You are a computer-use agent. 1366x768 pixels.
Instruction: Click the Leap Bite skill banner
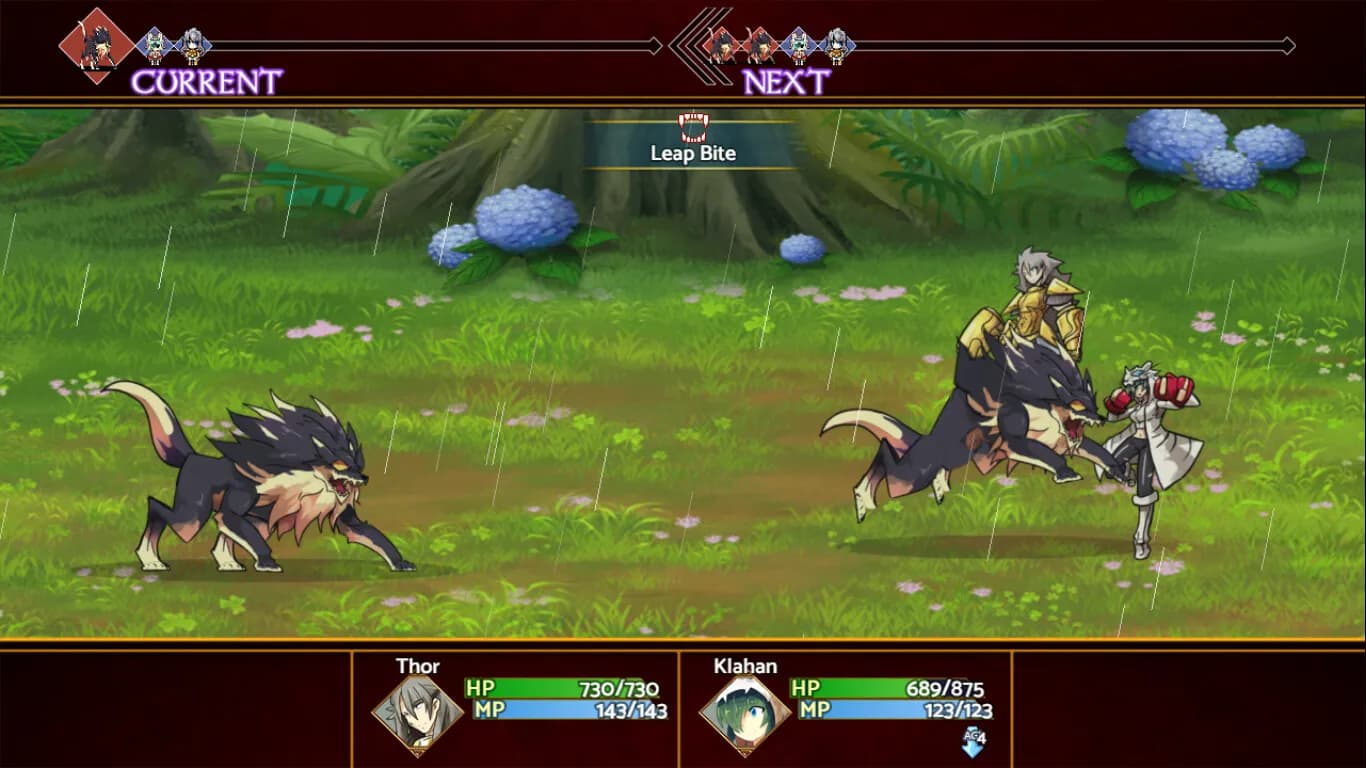click(692, 144)
